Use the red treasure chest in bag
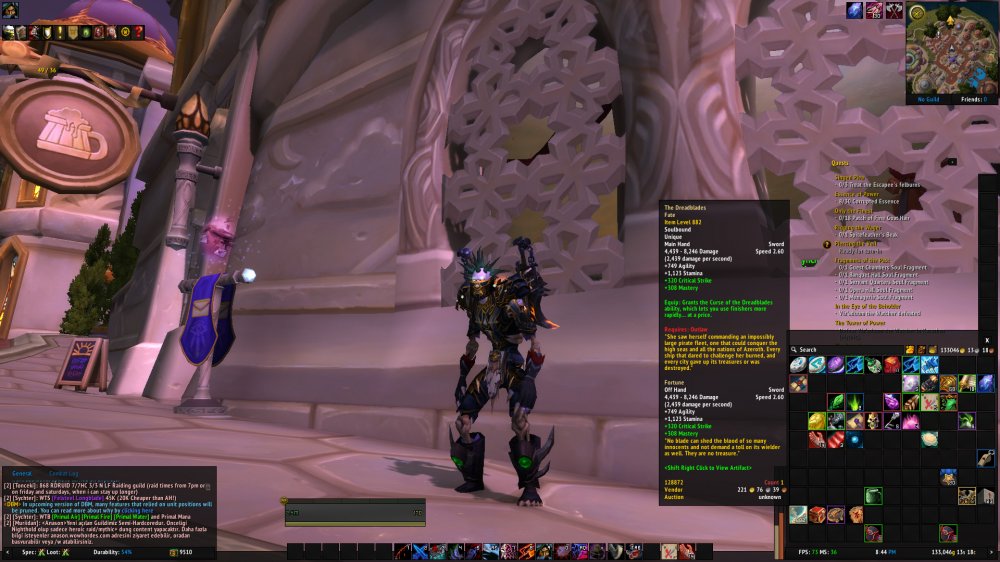1000x562 pixels. 816,513
